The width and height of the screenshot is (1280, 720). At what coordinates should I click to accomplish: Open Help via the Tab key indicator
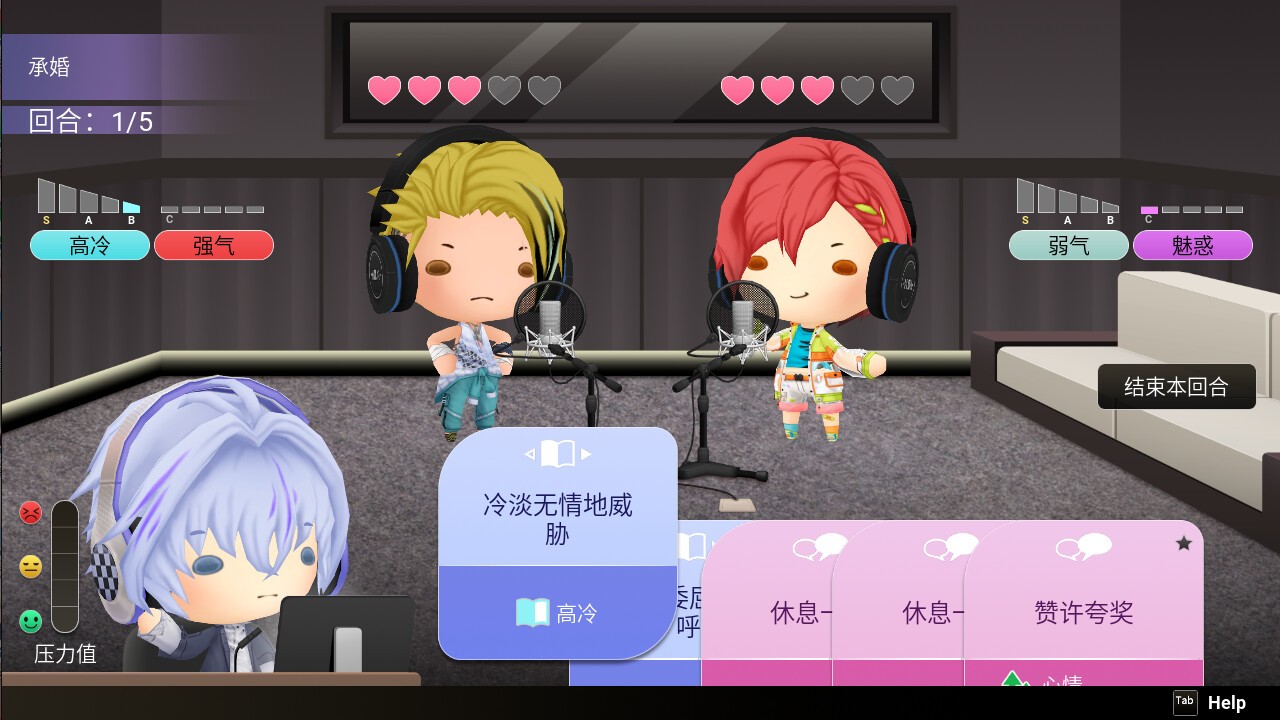[x=1185, y=701]
